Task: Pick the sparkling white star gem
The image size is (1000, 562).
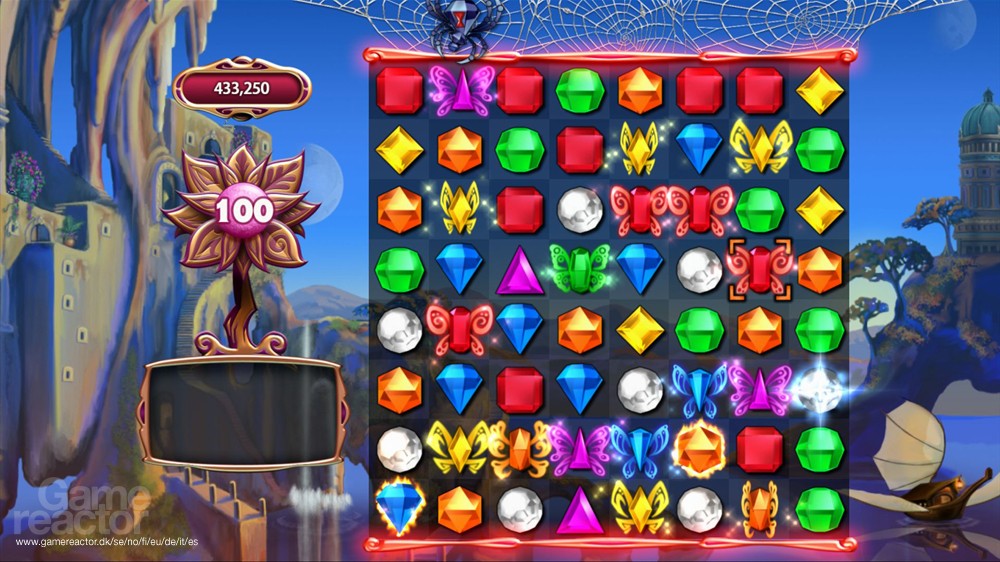Action: (x=819, y=390)
